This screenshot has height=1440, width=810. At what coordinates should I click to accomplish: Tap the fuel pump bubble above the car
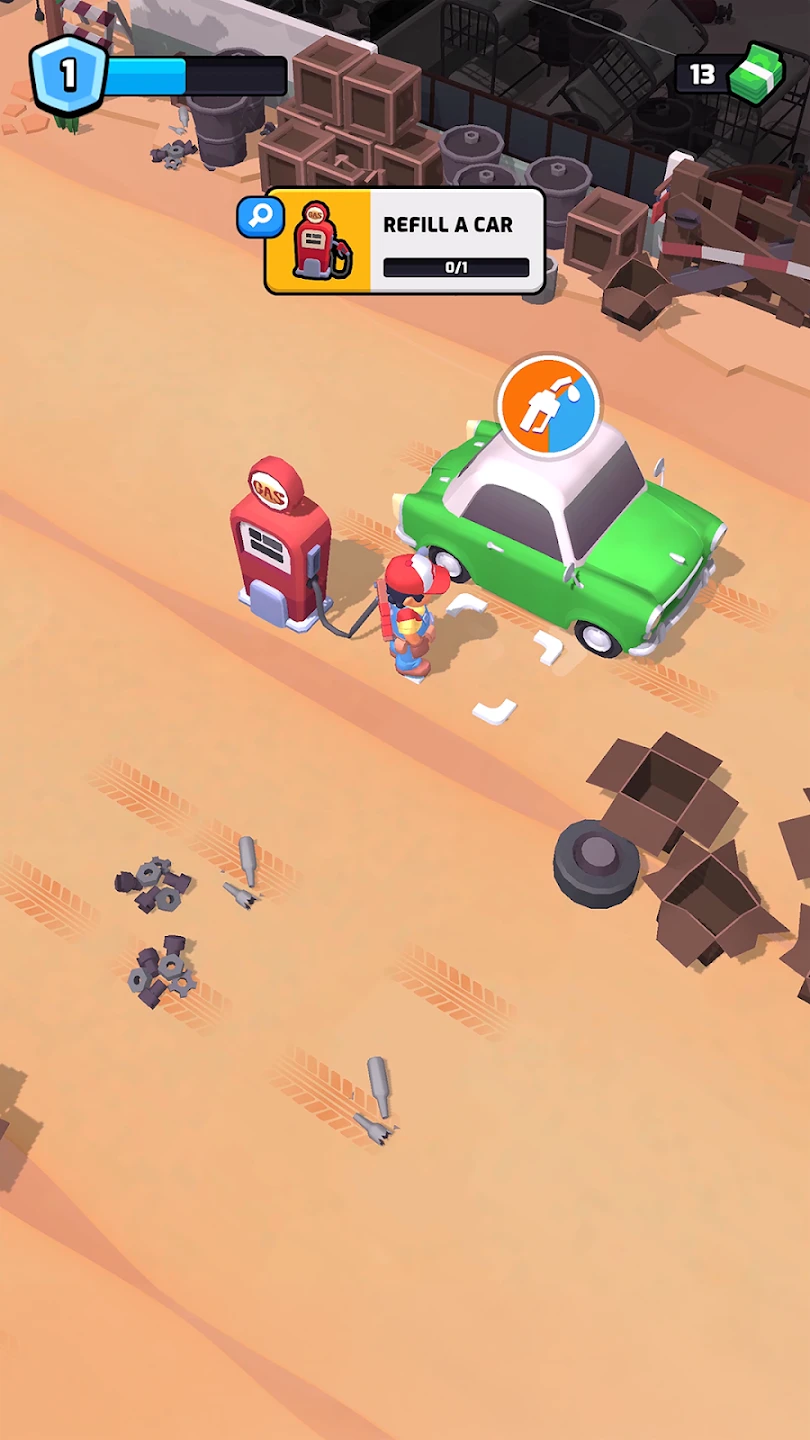[548, 406]
